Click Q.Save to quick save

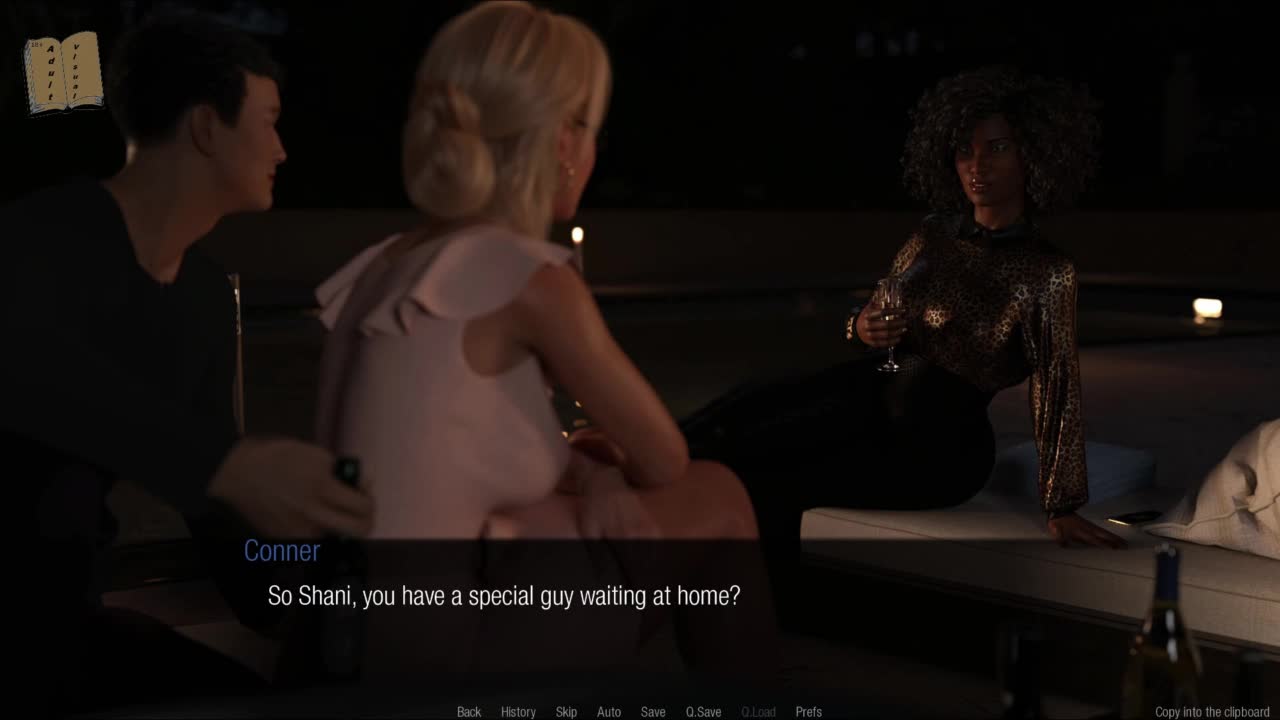pos(703,712)
